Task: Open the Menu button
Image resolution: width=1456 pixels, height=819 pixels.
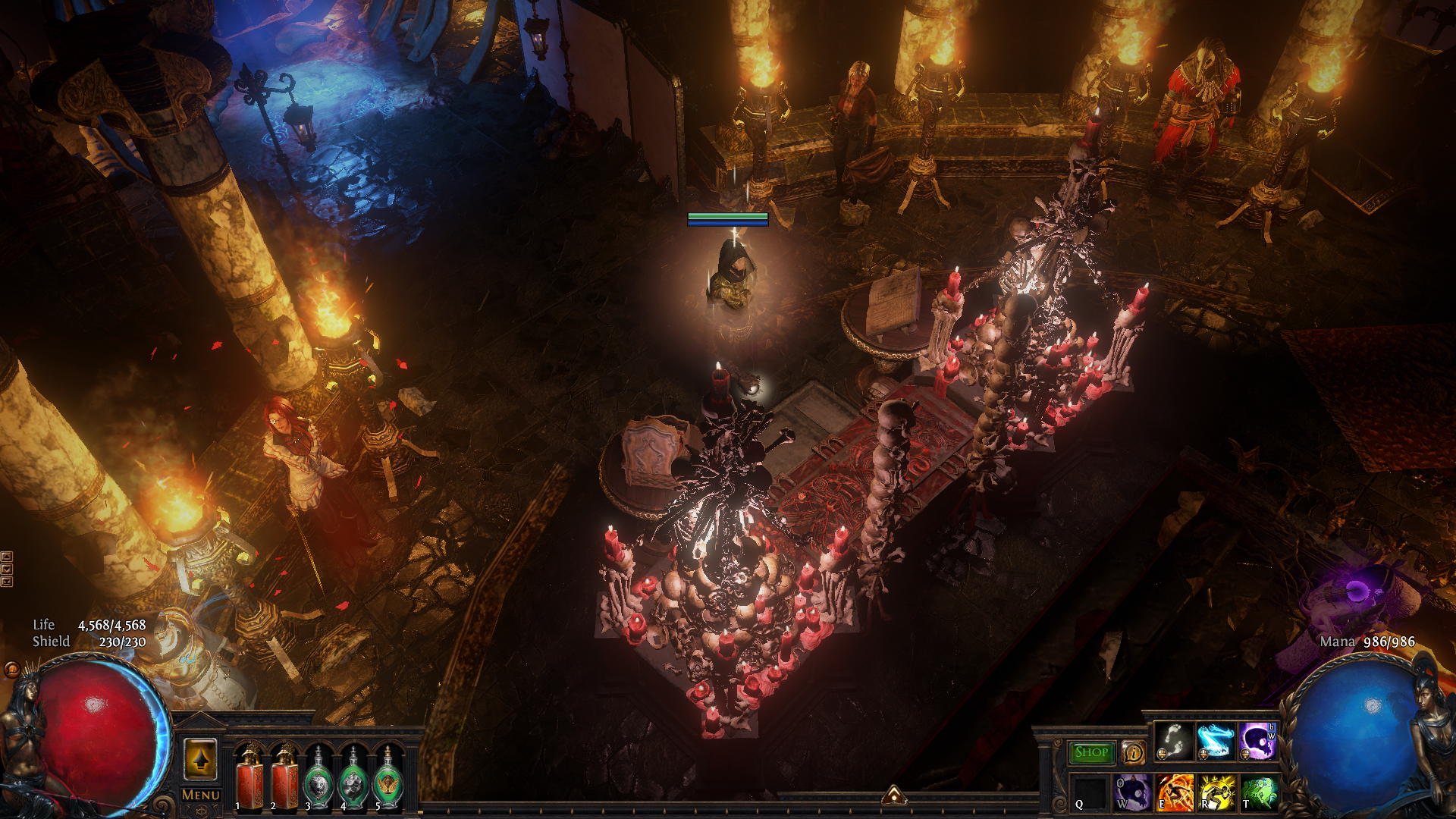Action: tap(201, 795)
